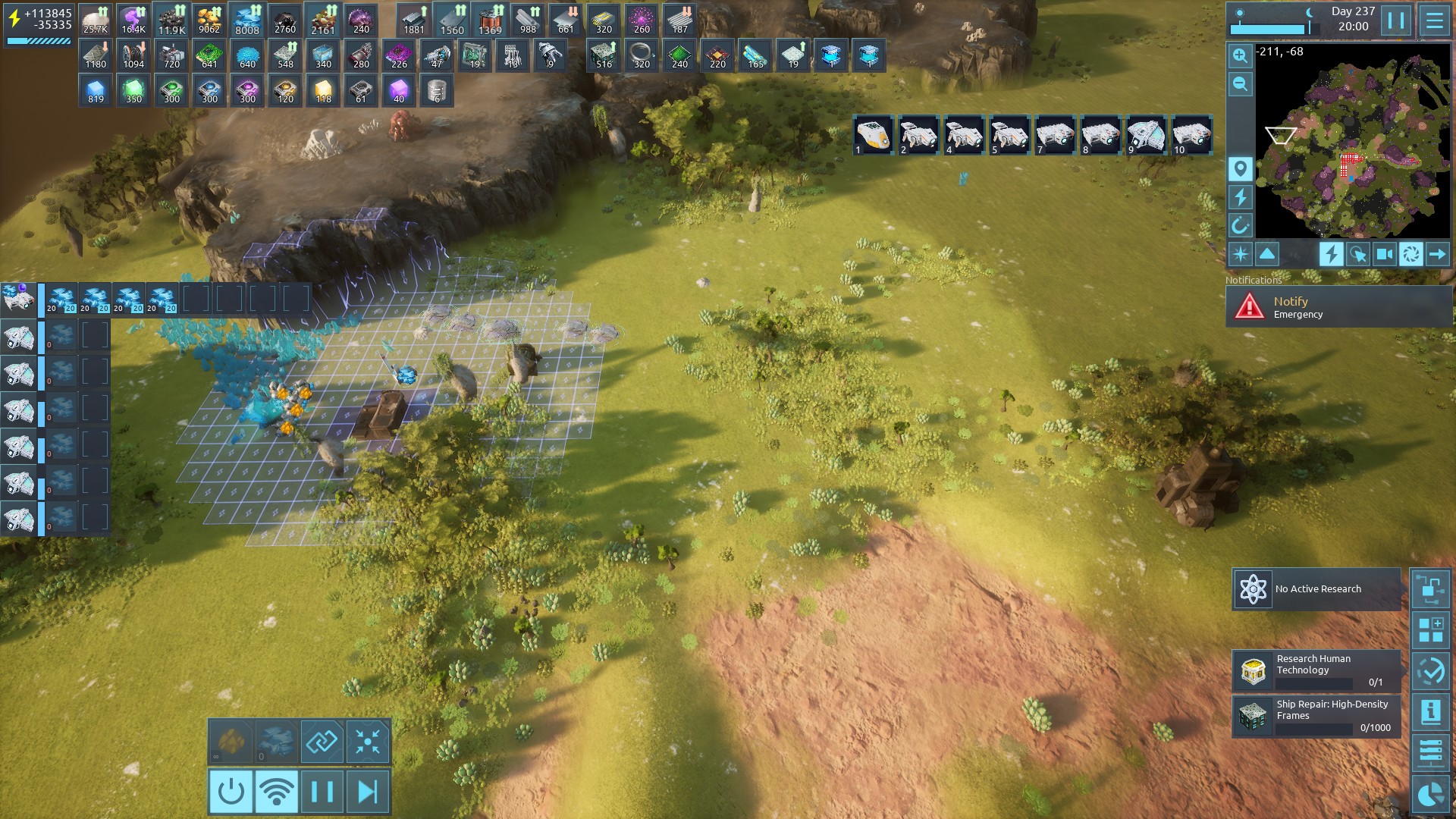This screenshot has width=1456, height=819.
Task: Zoom out on the minimap
Action: point(1240,84)
